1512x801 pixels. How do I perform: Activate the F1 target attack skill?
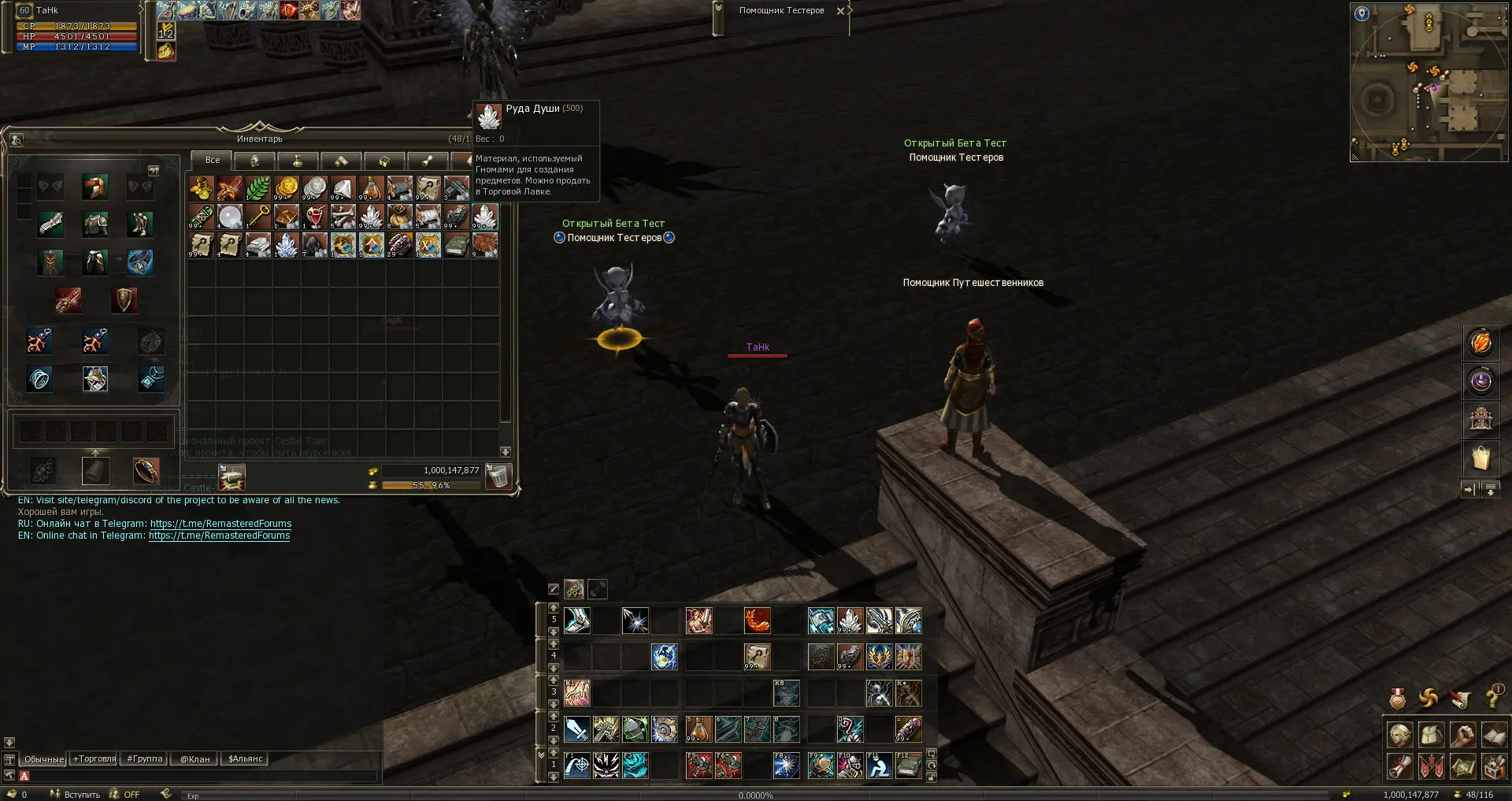pos(577,766)
